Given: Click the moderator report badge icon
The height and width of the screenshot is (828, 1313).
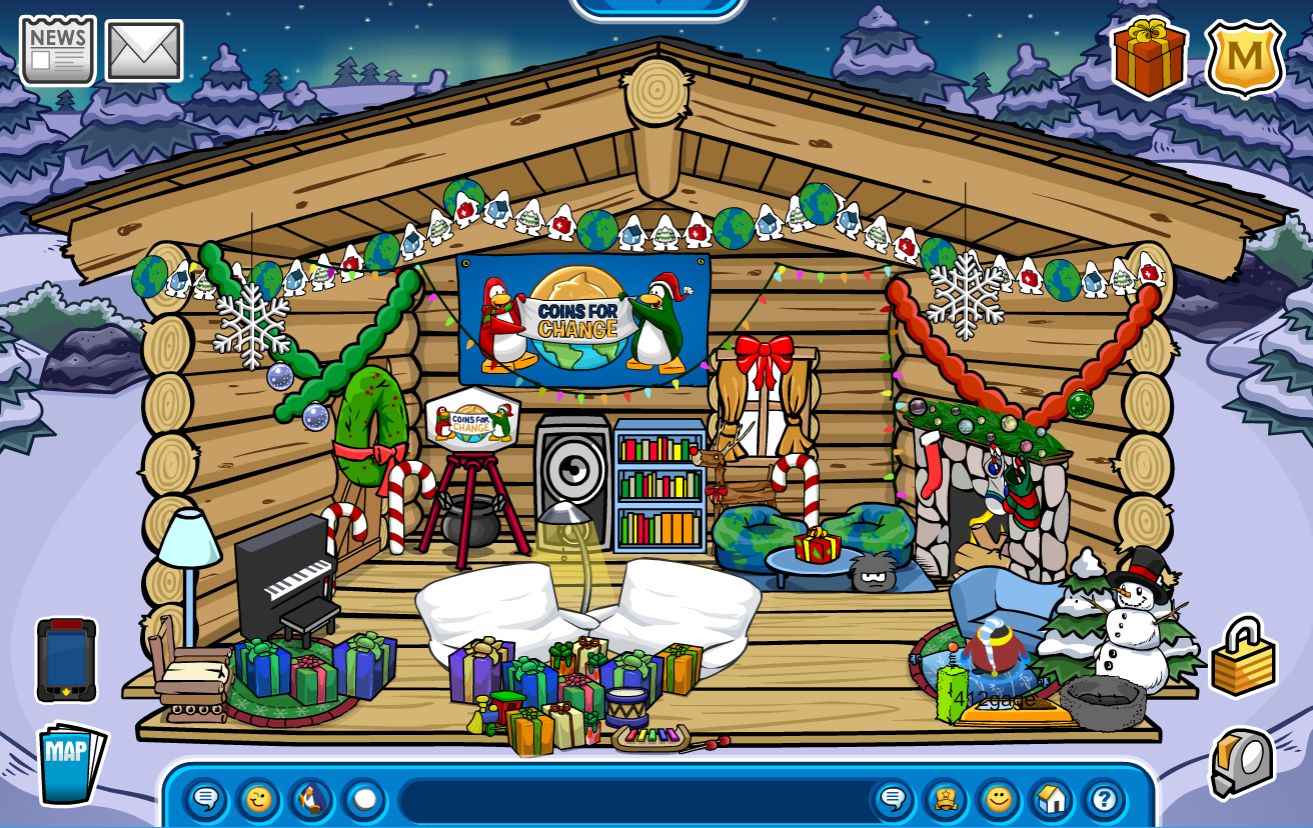Looking at the screenshot, I should (x=946, y=800).
